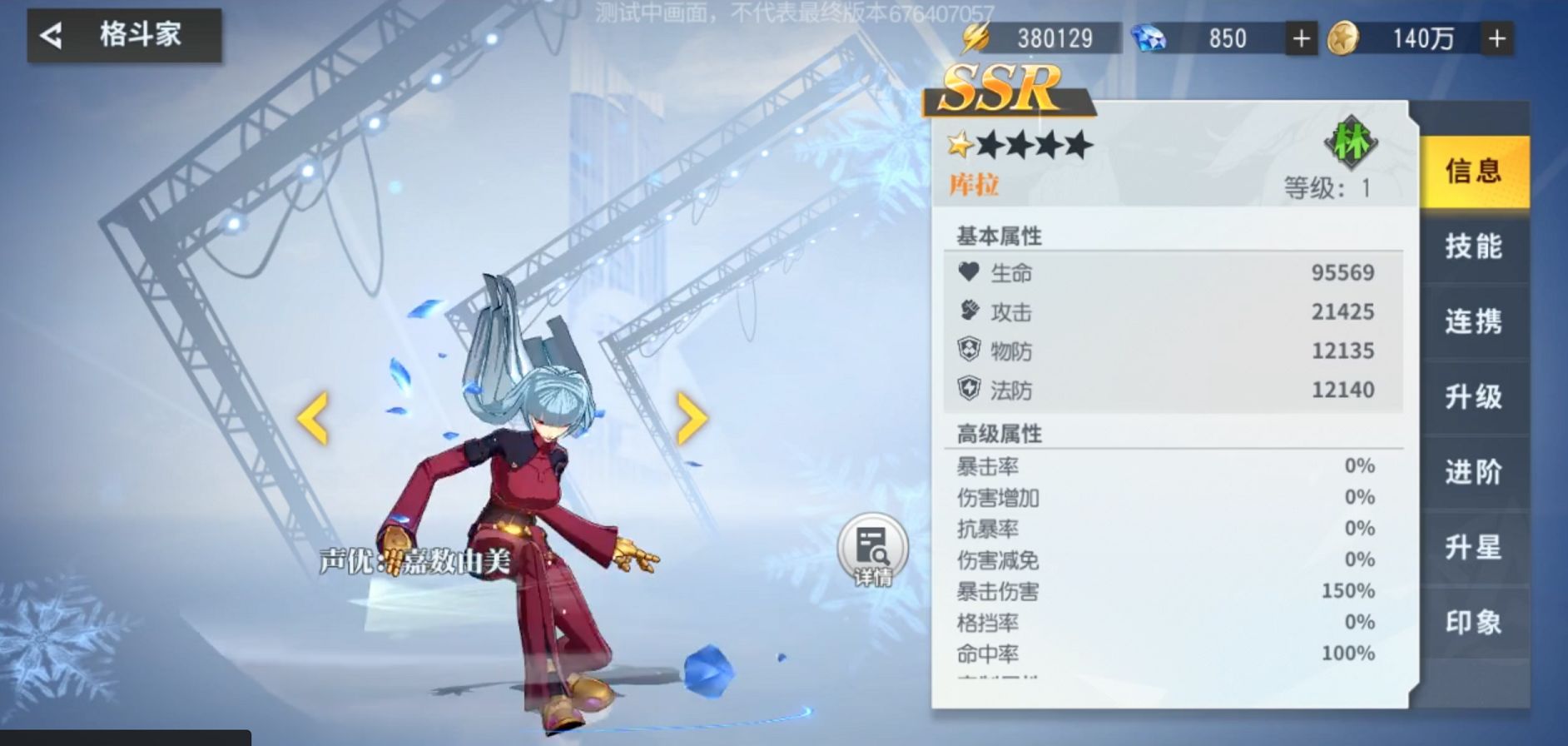Switch to the 信息 tab
Screen dimensions: 1568x746
pyautogui.click(x=1473, y=171)
